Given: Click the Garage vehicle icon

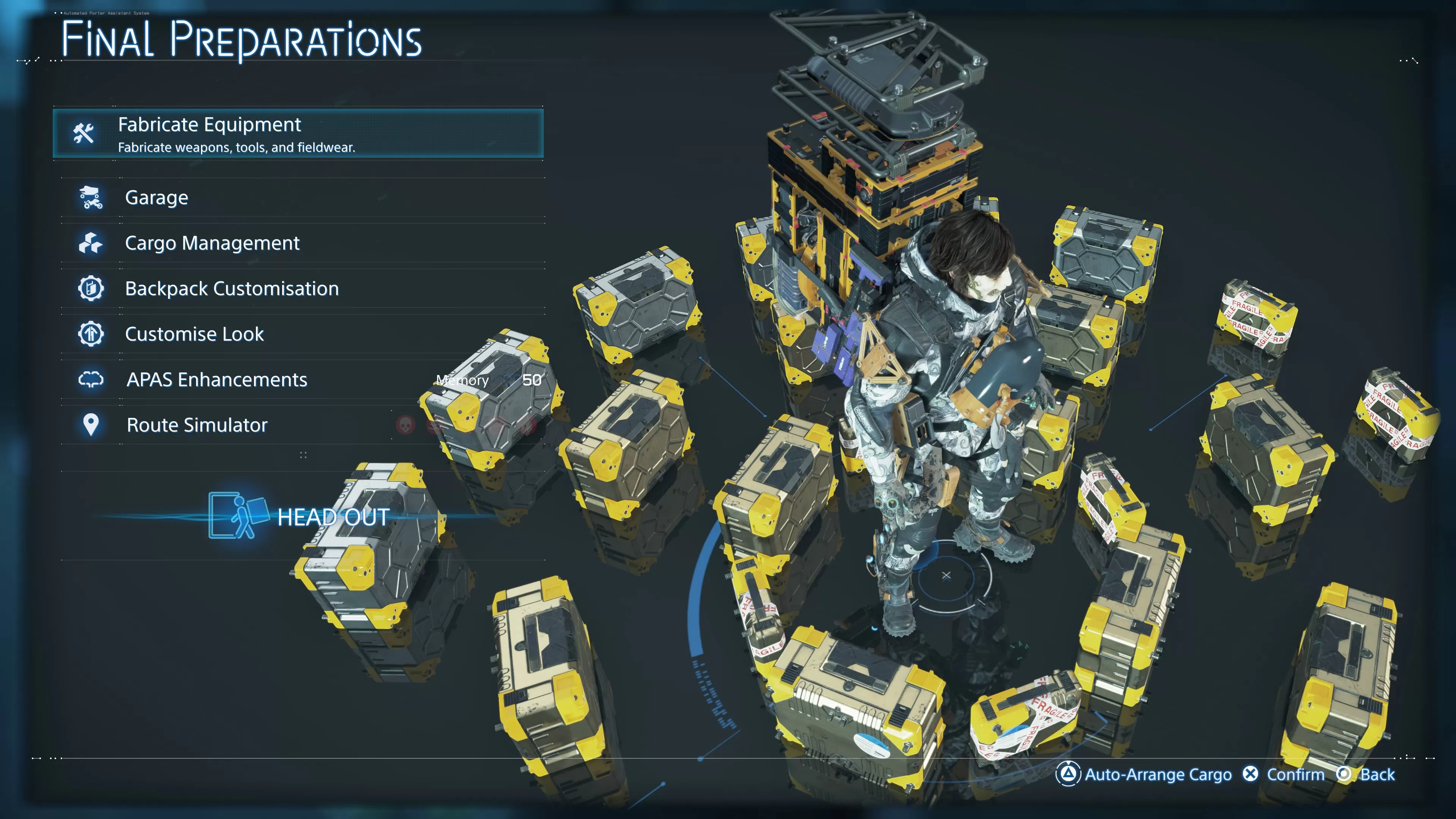Looking at the screenshot, I should point(91,198).
